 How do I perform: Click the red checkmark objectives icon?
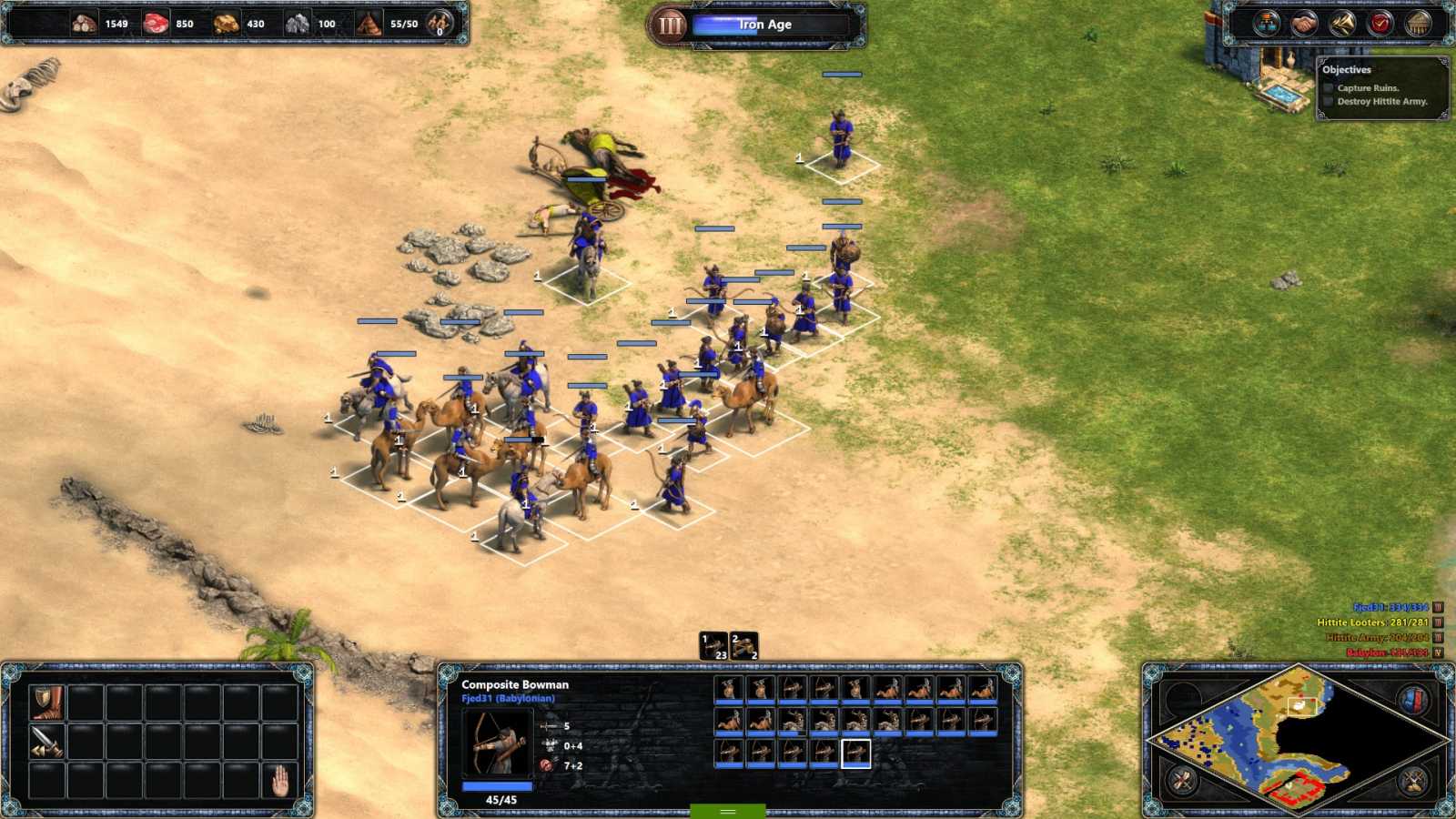1379,22
